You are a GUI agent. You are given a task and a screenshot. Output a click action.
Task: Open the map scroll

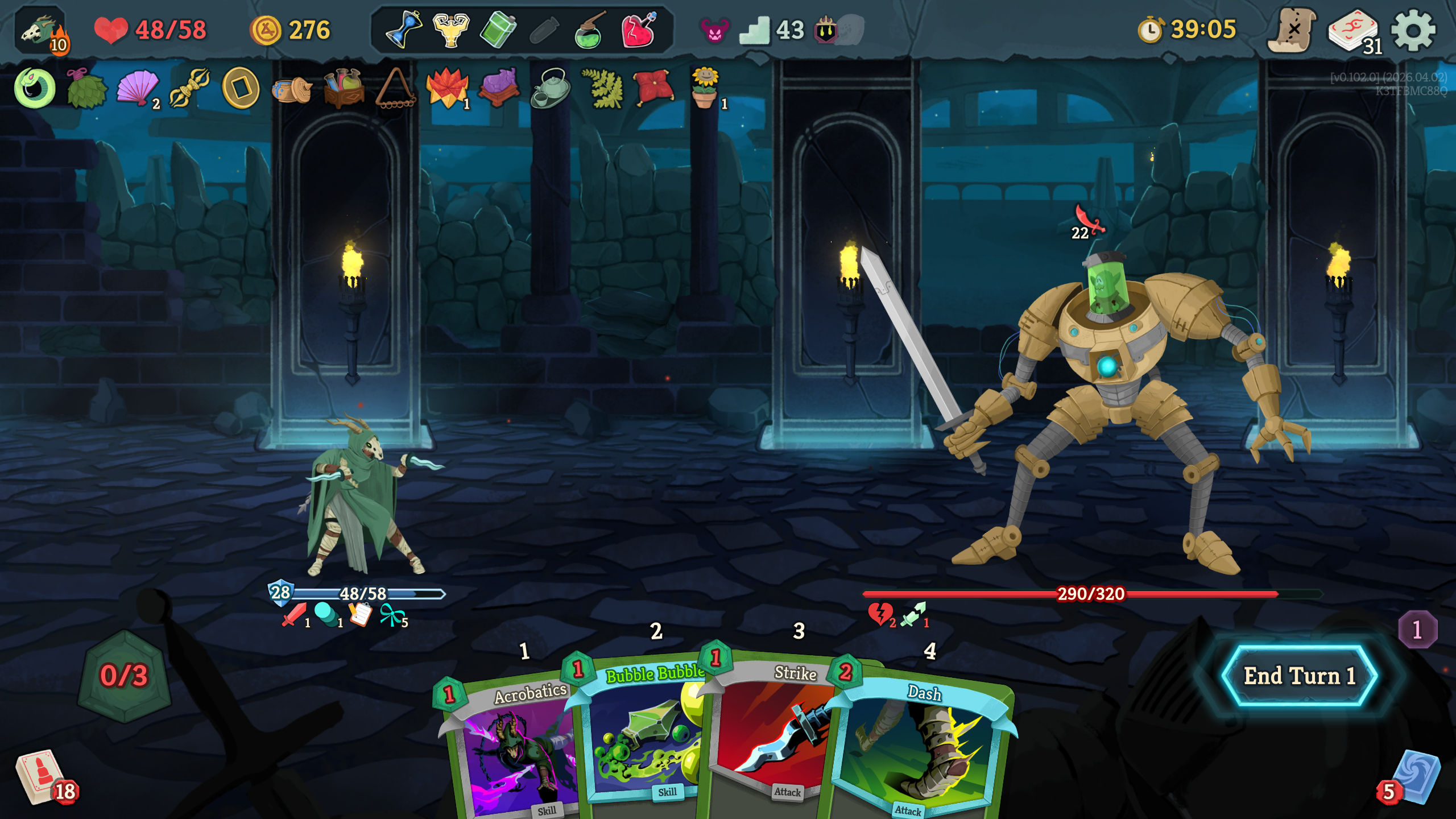click(x=1291, y=31)
